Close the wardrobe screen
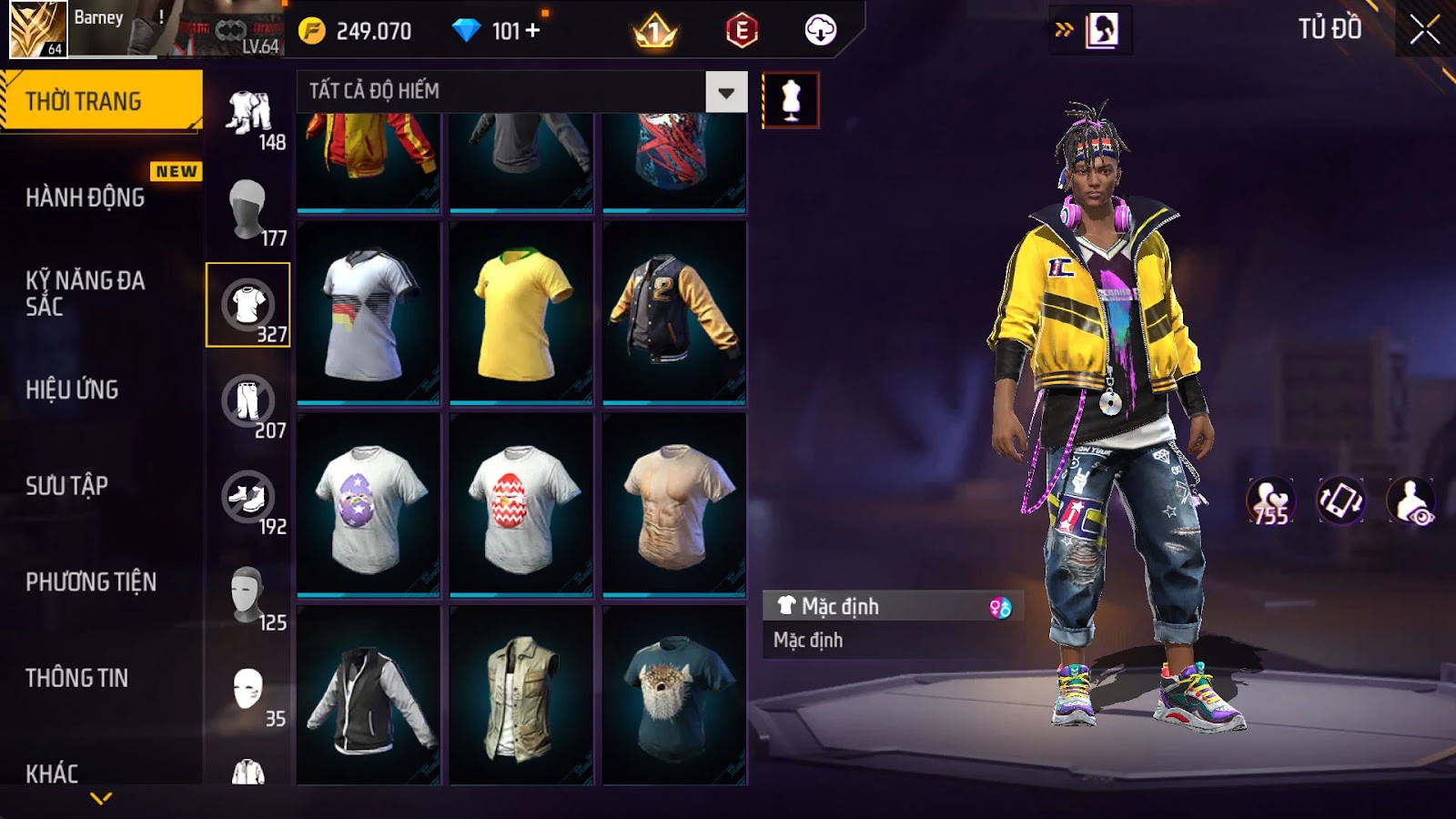 pyautogui.click(x=1424, y=30)
